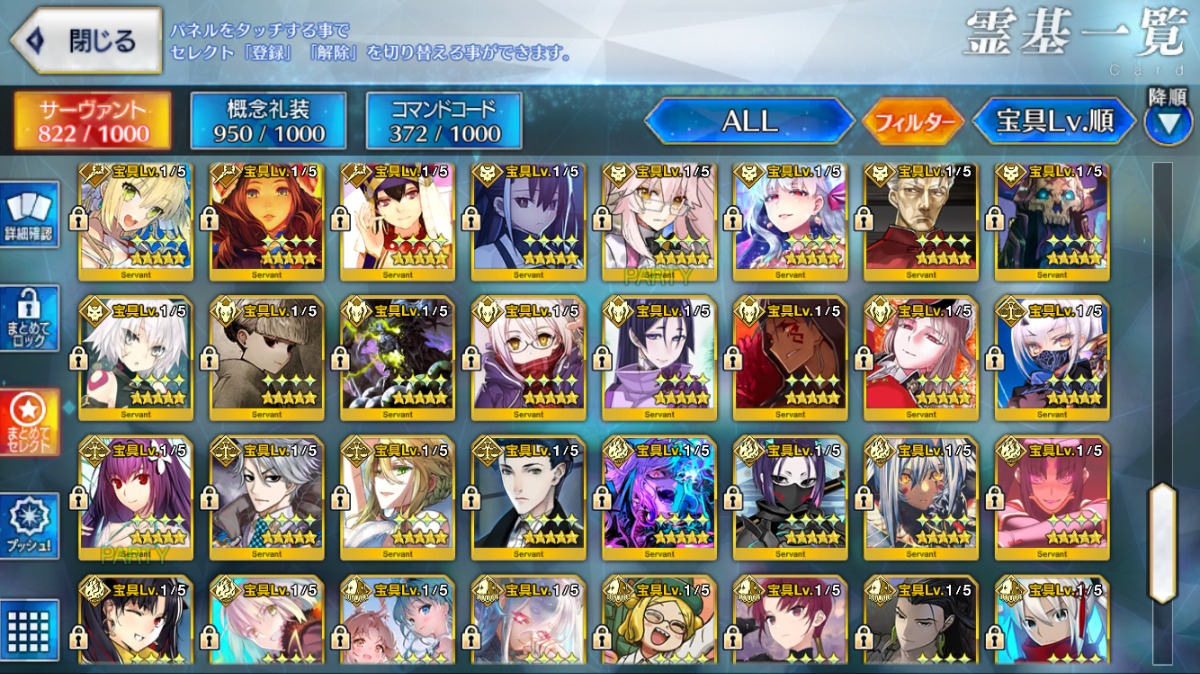Screen dimensions: 1200x674
Task: Change the 宝具Lv.順 sort order
Action: point(1054,122)
